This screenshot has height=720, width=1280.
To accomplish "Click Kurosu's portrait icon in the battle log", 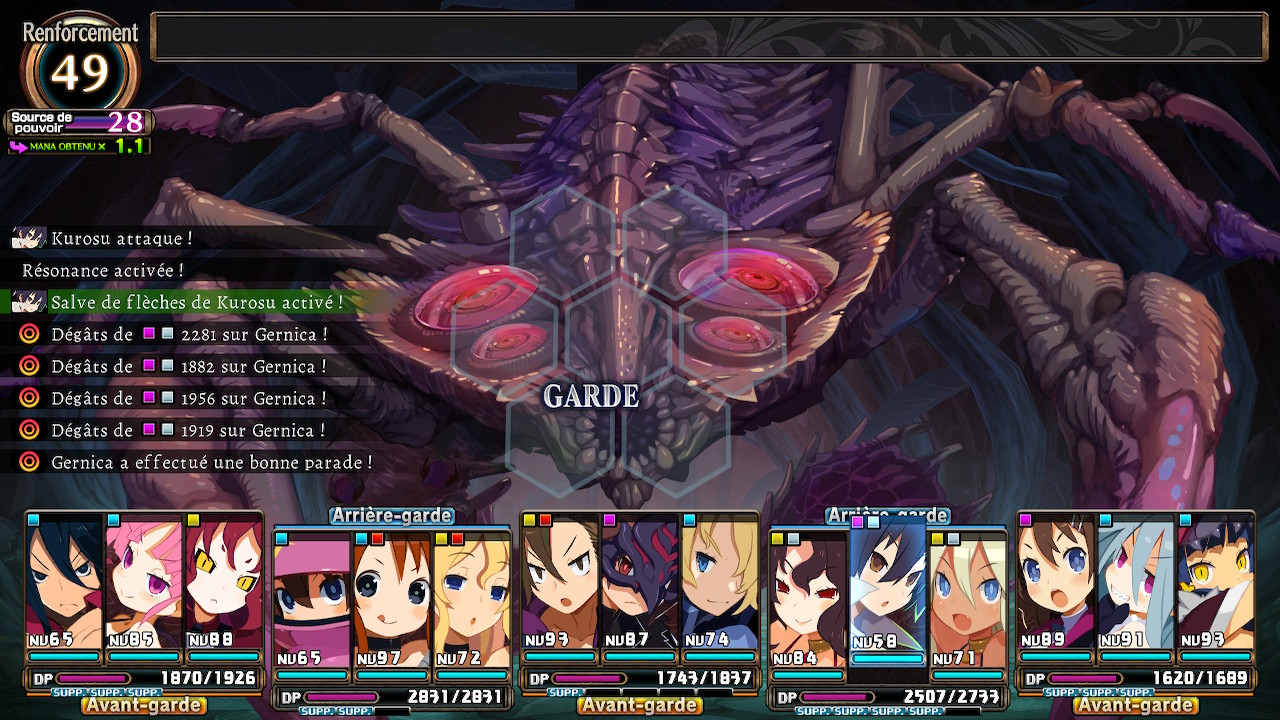I will (x=28, y=237).
